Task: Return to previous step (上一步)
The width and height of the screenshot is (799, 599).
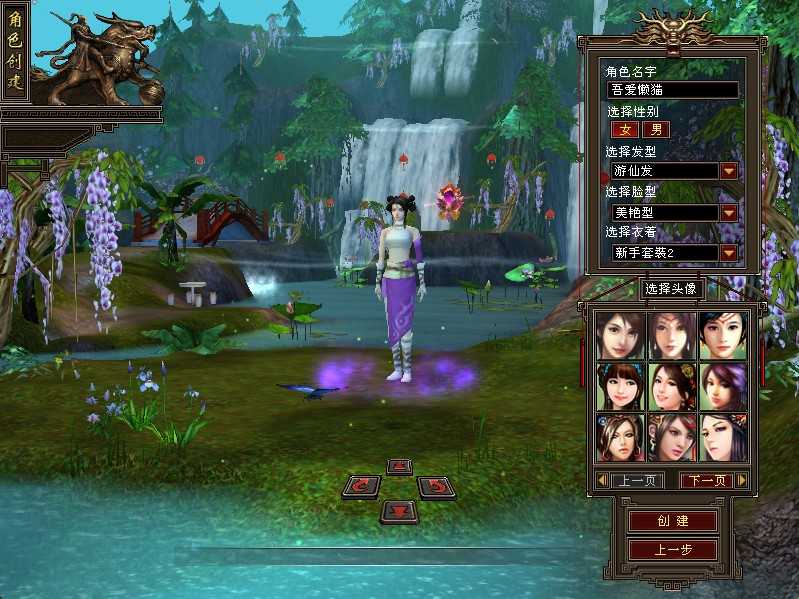Action: (672, 549)
